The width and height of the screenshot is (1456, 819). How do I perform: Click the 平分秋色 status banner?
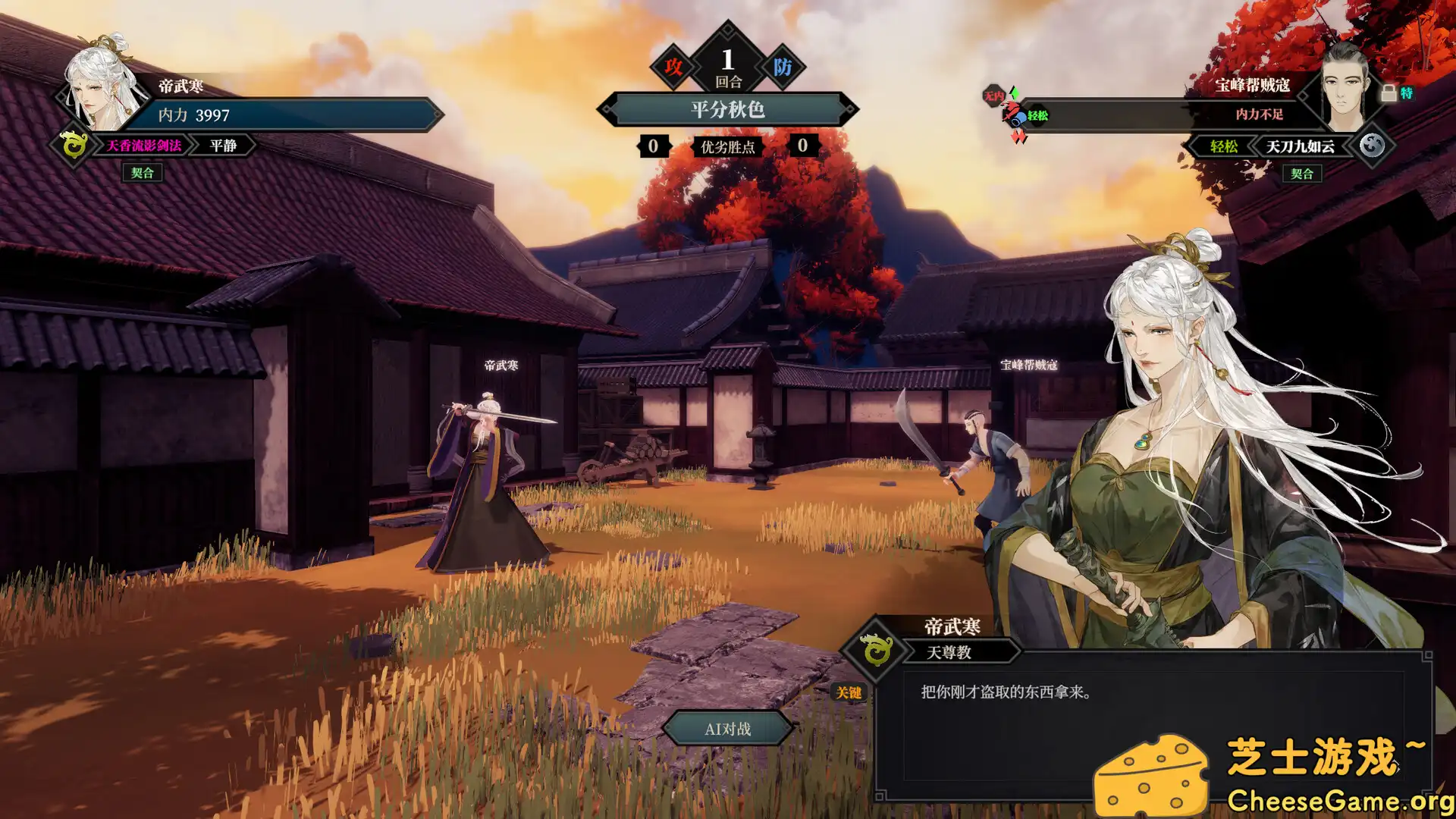[727, 110]
